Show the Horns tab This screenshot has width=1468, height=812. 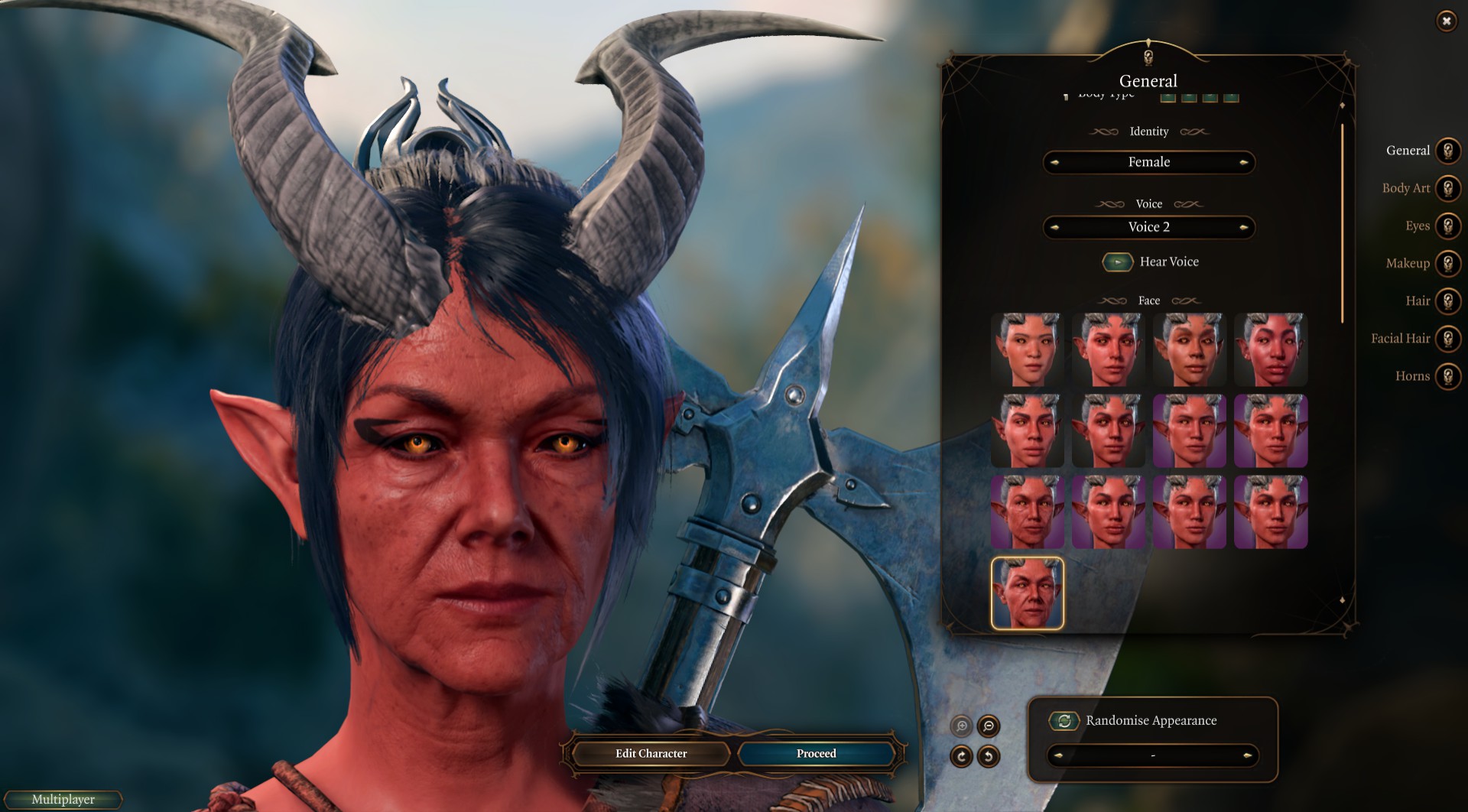(1447, 375)
